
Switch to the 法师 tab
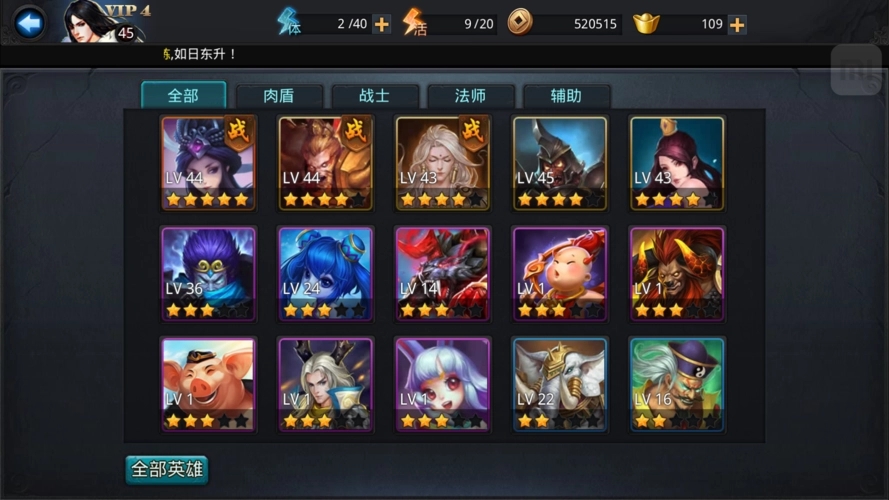pos(470,96)
